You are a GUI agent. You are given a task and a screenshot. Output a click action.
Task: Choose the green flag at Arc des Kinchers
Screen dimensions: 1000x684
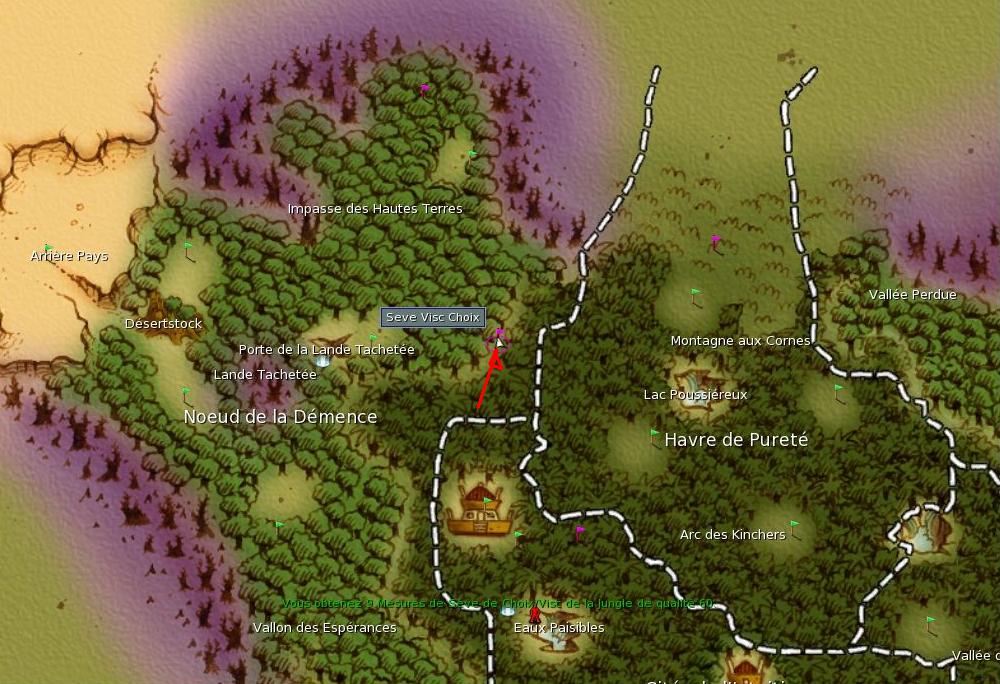click(794, 525)
